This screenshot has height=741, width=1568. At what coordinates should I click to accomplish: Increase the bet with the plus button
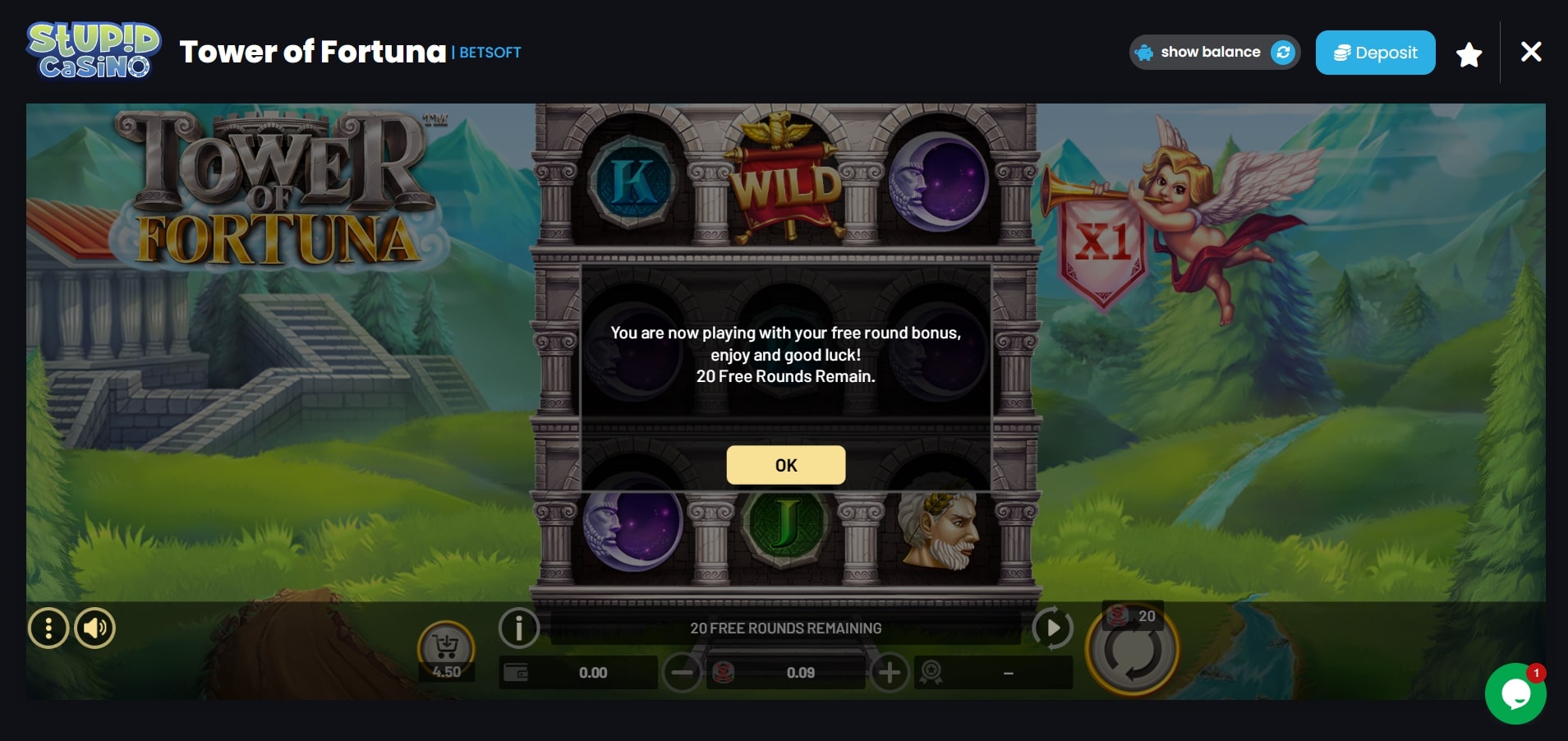pos(890,672)
